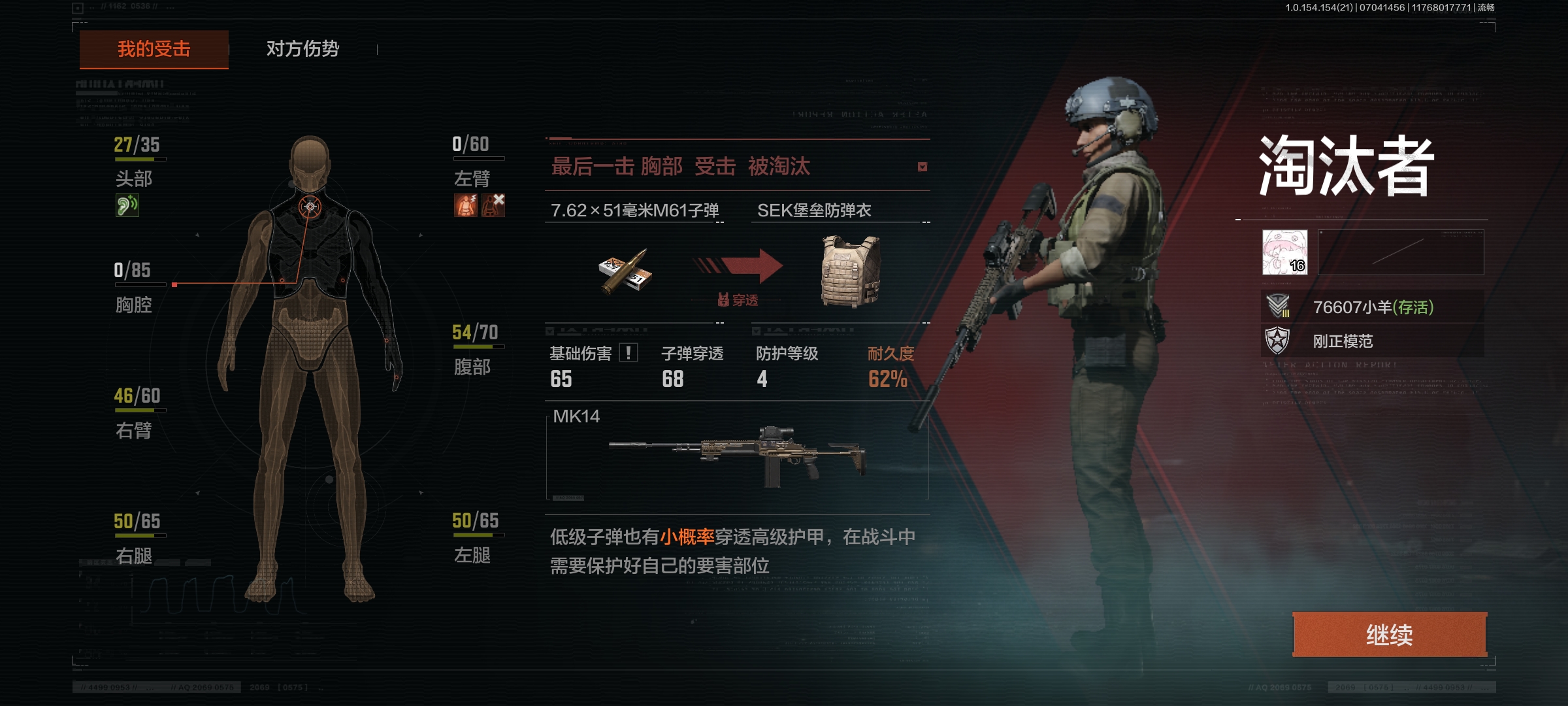
Task: Click the left arm orange injury icon
Action: click(x=466, y=205)
